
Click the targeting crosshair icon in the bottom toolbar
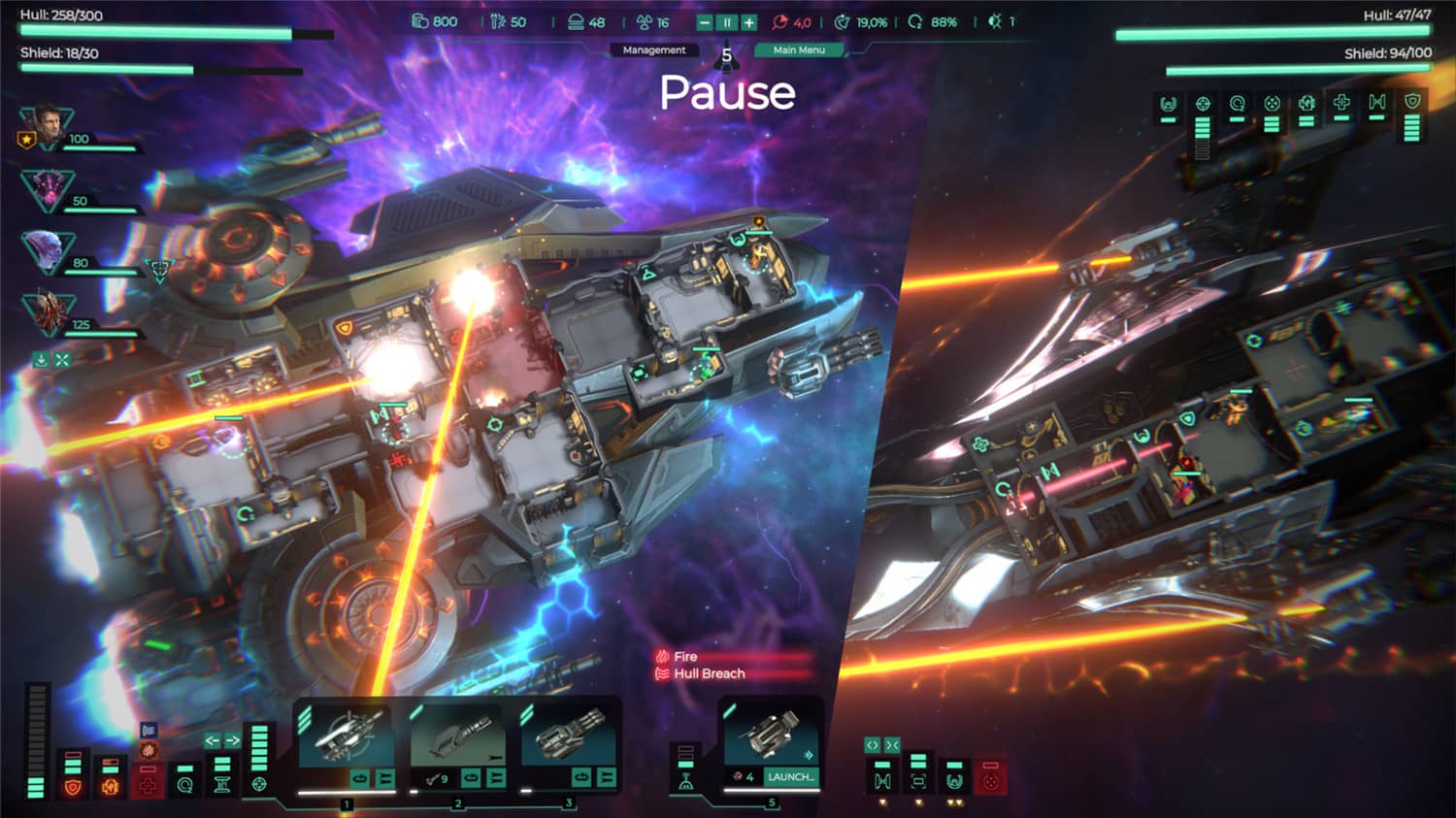tap(260, 783)
